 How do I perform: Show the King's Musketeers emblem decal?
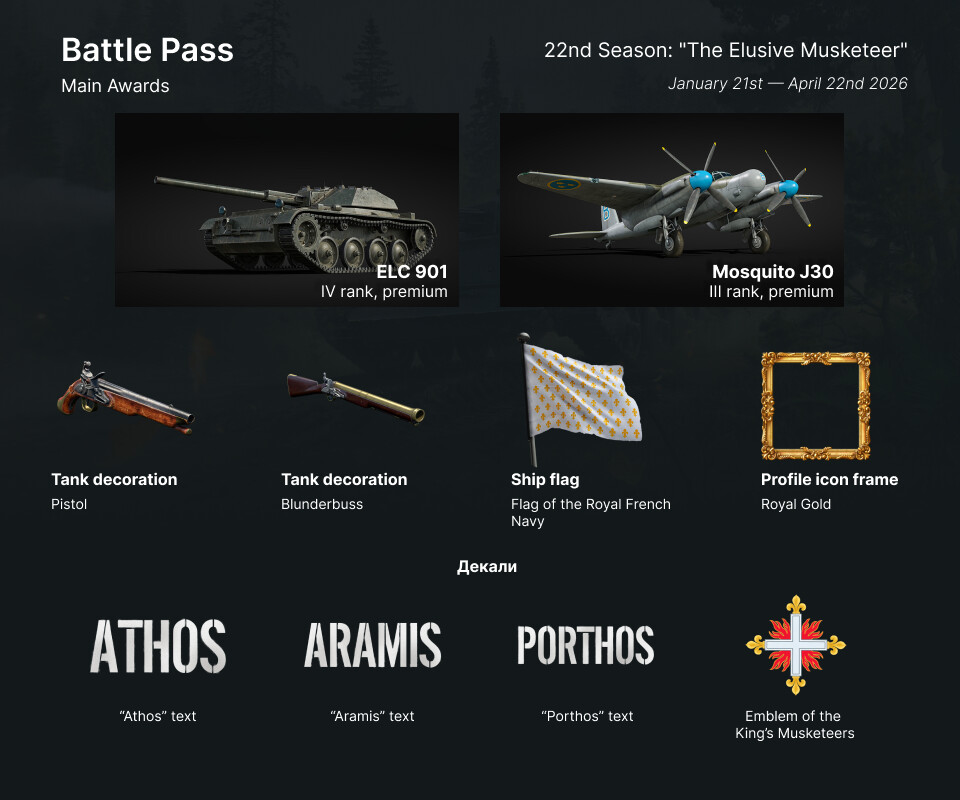794,645
